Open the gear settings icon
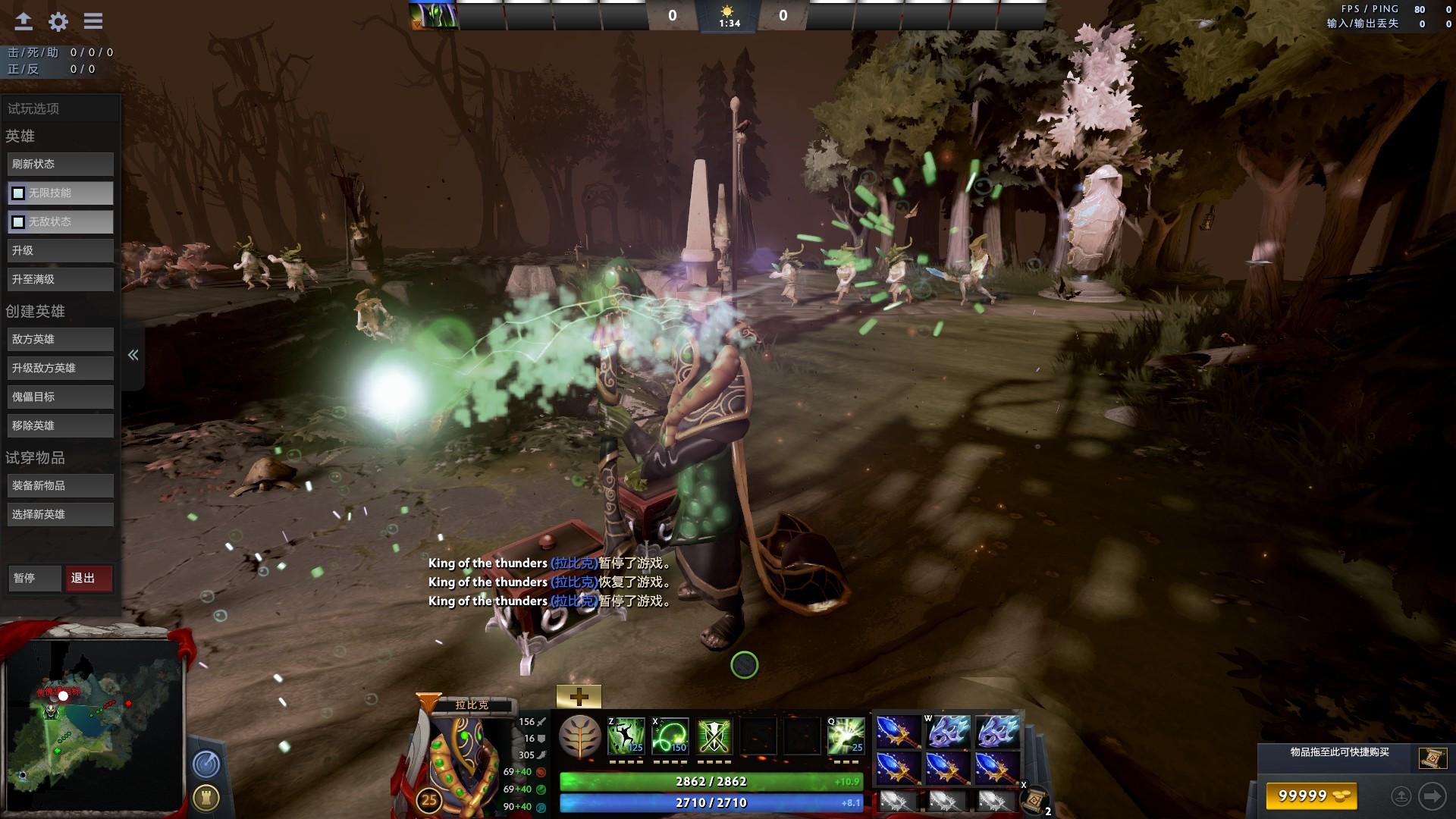Viewport: 1456px width, 819px height. point(58,22)
